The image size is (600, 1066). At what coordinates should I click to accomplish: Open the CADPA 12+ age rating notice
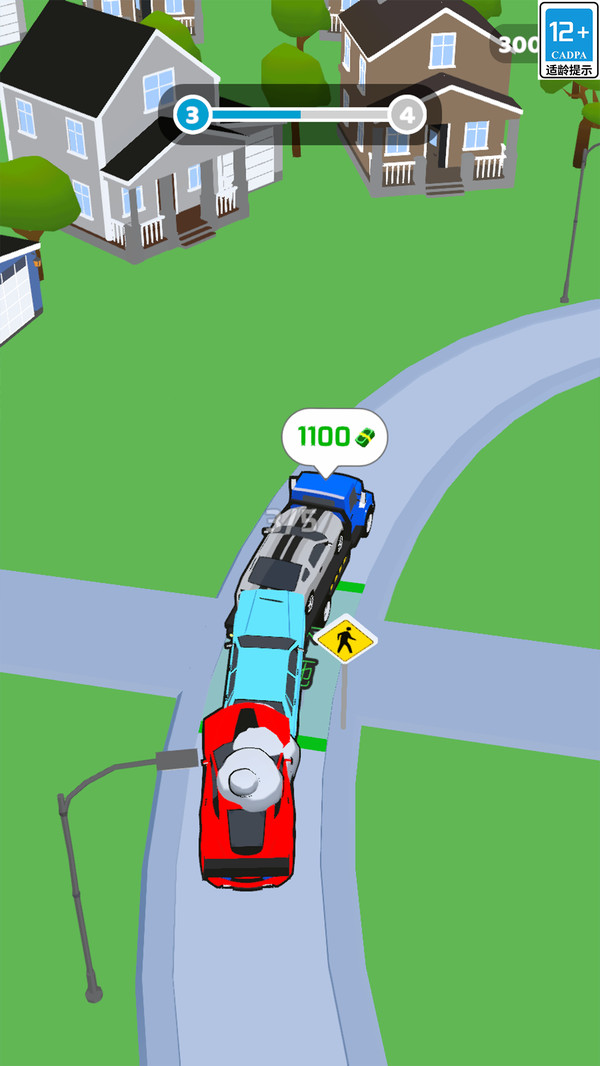click(568, 40)
